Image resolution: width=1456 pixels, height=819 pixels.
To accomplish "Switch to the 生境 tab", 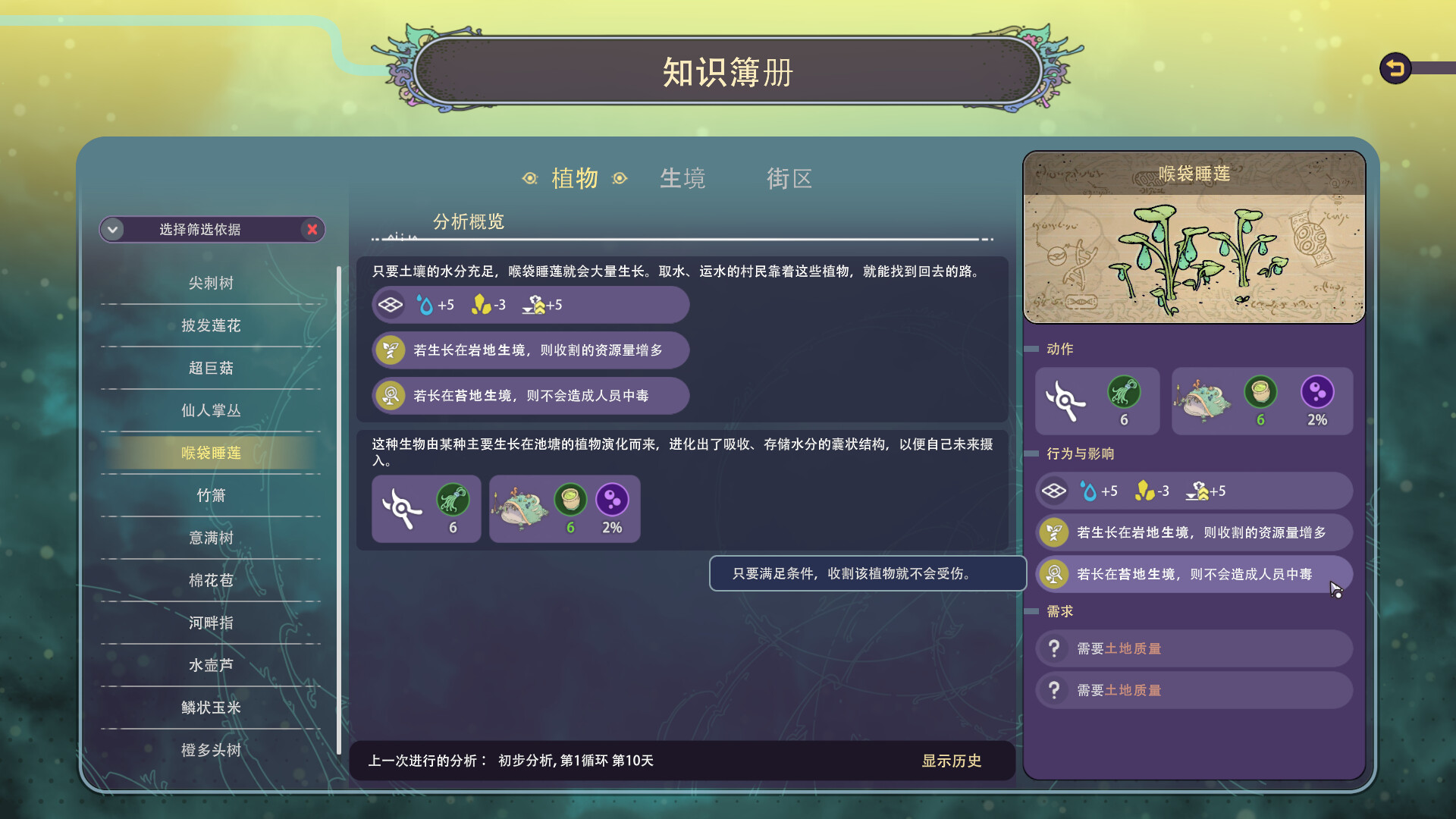I will (682, 178).
